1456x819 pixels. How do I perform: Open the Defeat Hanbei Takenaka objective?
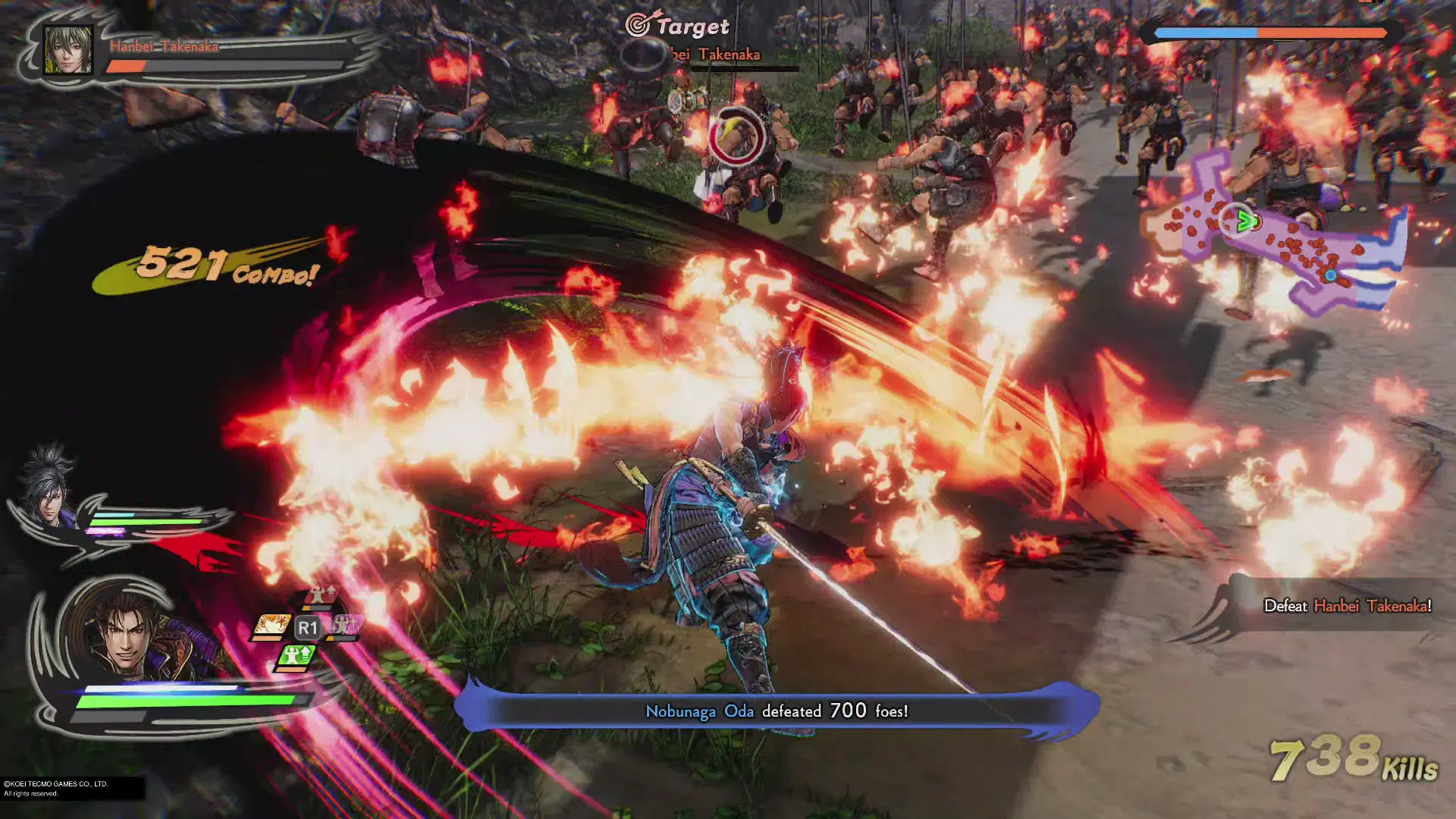pyautogui.click(x=1347, y=606)
